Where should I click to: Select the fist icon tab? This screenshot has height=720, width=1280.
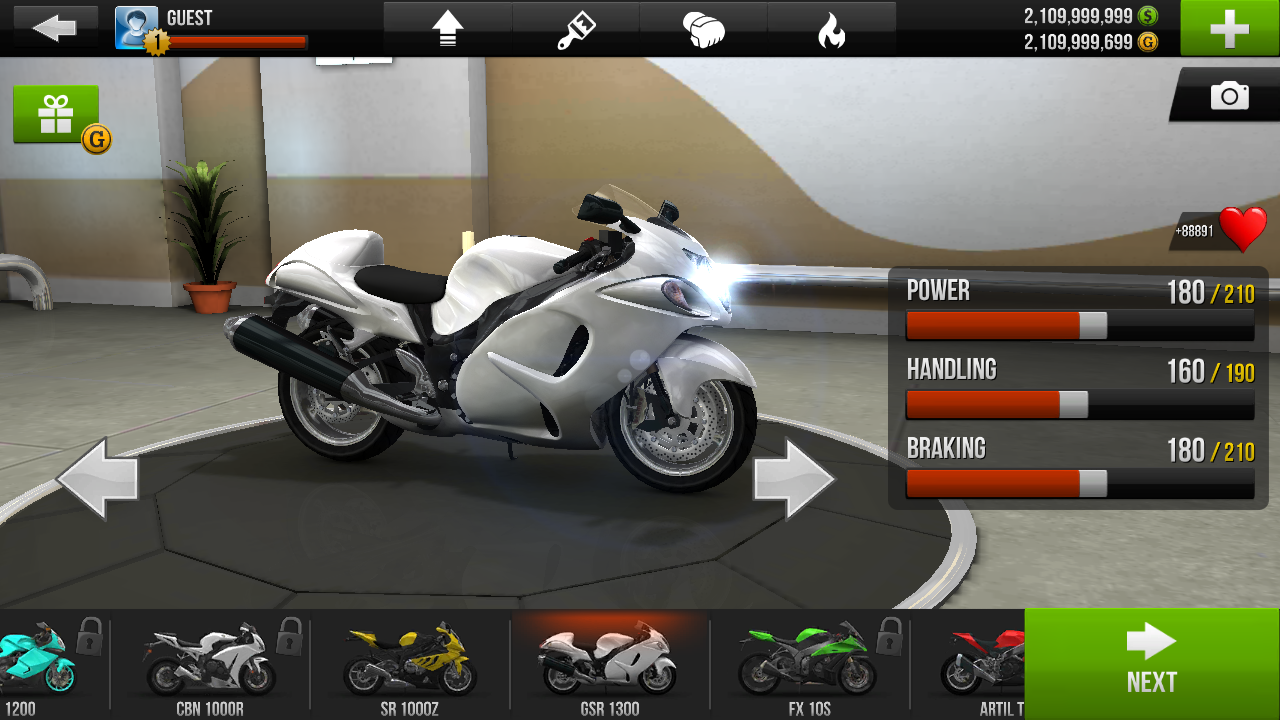coord(703,30)
